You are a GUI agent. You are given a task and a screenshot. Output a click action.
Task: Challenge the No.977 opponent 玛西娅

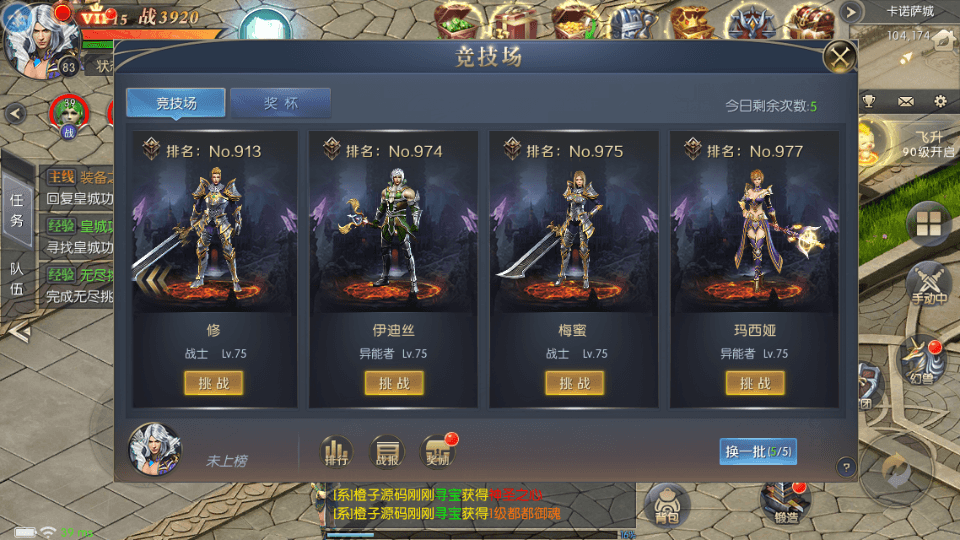[x=755, y=383]
